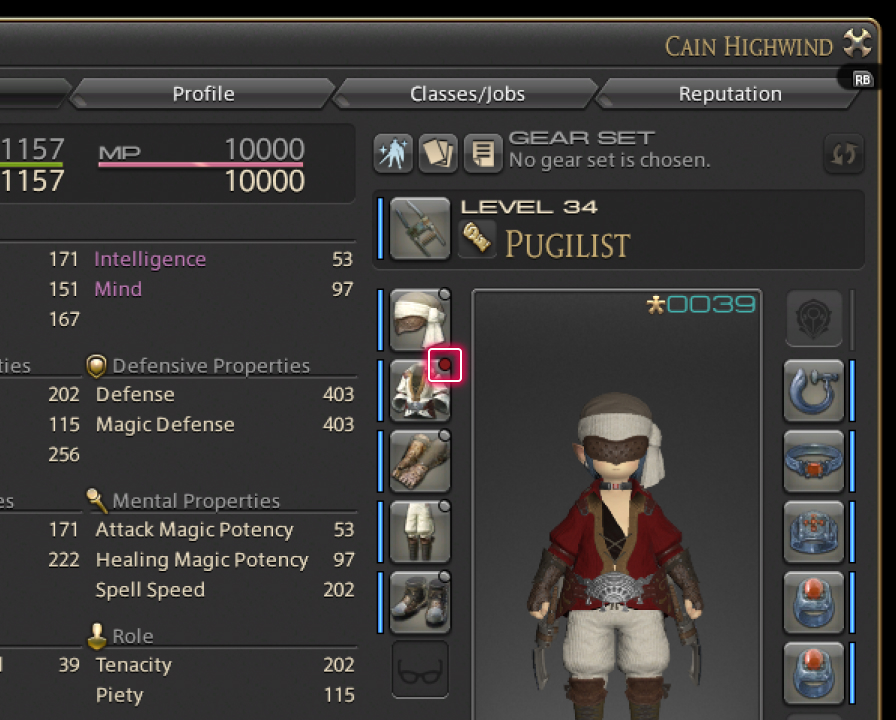Select the leather gloves hand slot
Screen dimensions: 896x720
(419, 461)
